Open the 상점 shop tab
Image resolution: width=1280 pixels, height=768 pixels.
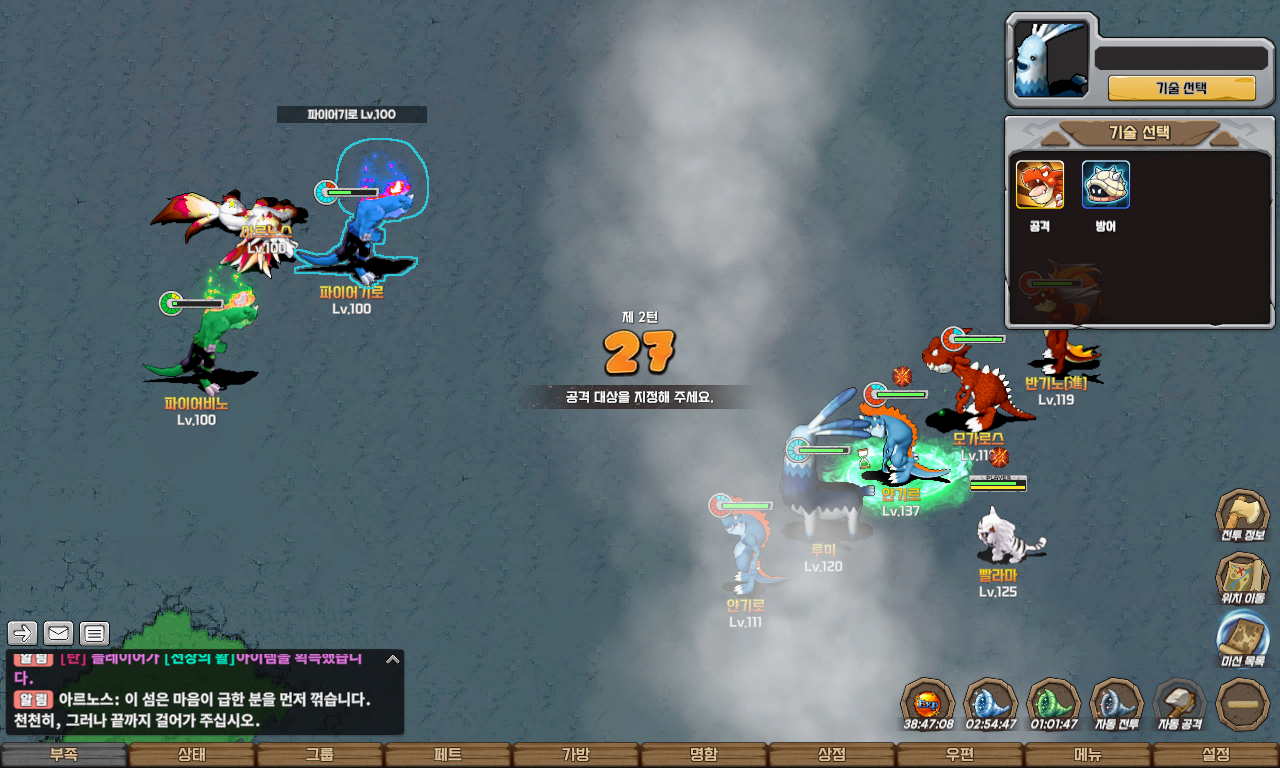pyautogui.click(x=832, y=755)
